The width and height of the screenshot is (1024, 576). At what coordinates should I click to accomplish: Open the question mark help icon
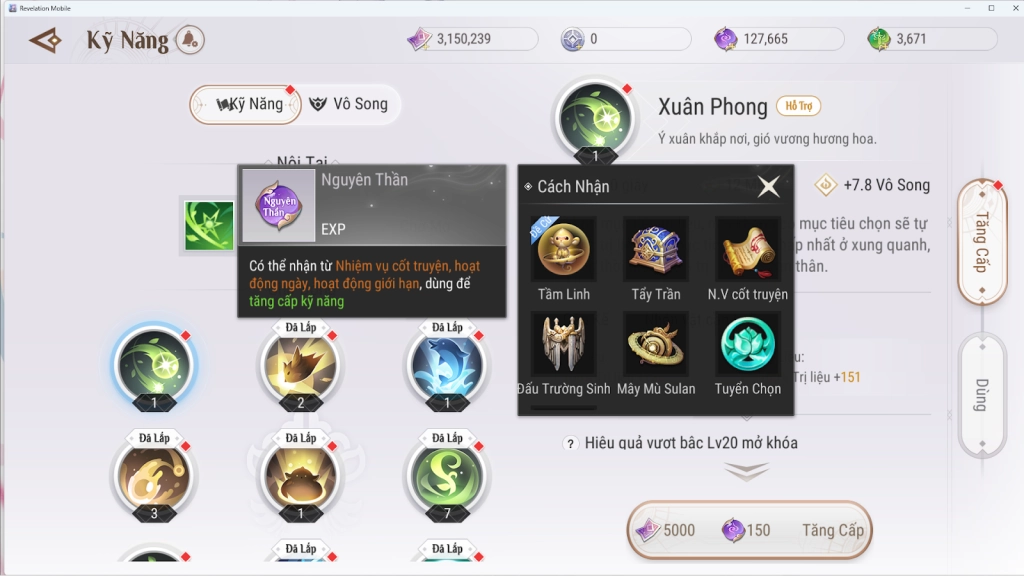(x=570, y=443)
